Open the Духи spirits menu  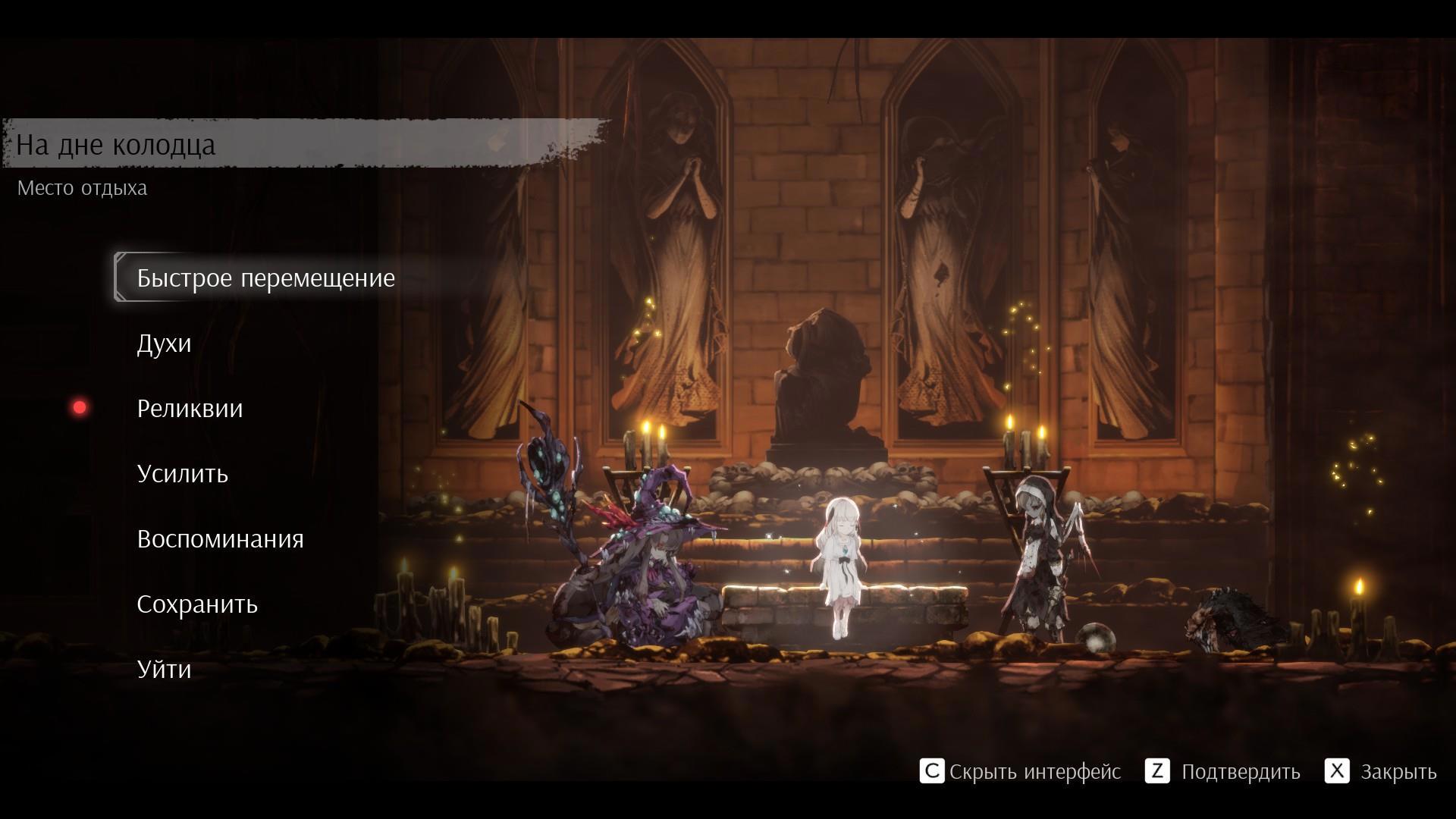pos(164,344)
